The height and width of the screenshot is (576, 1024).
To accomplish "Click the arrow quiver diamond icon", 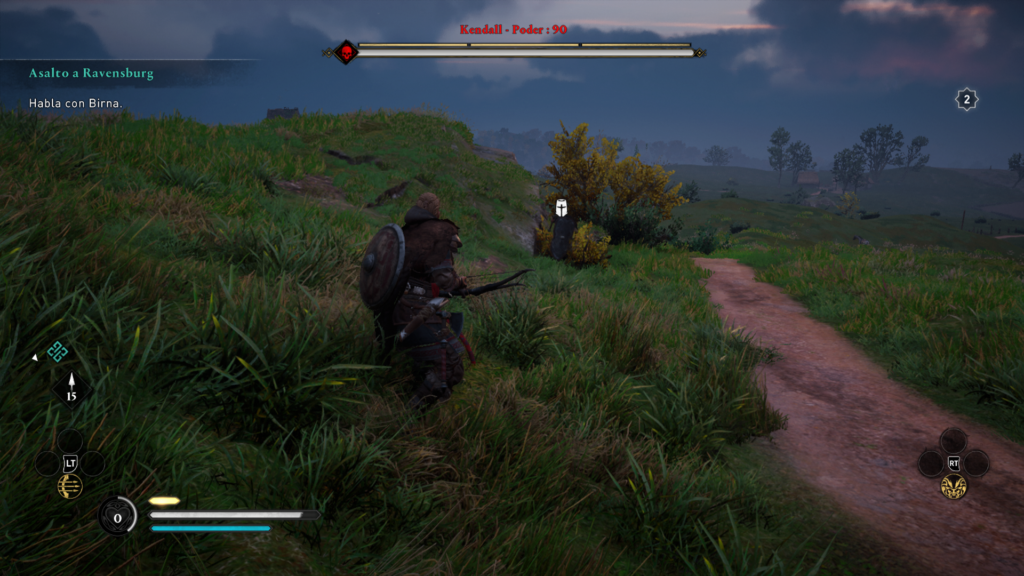I will coord(71,388).
